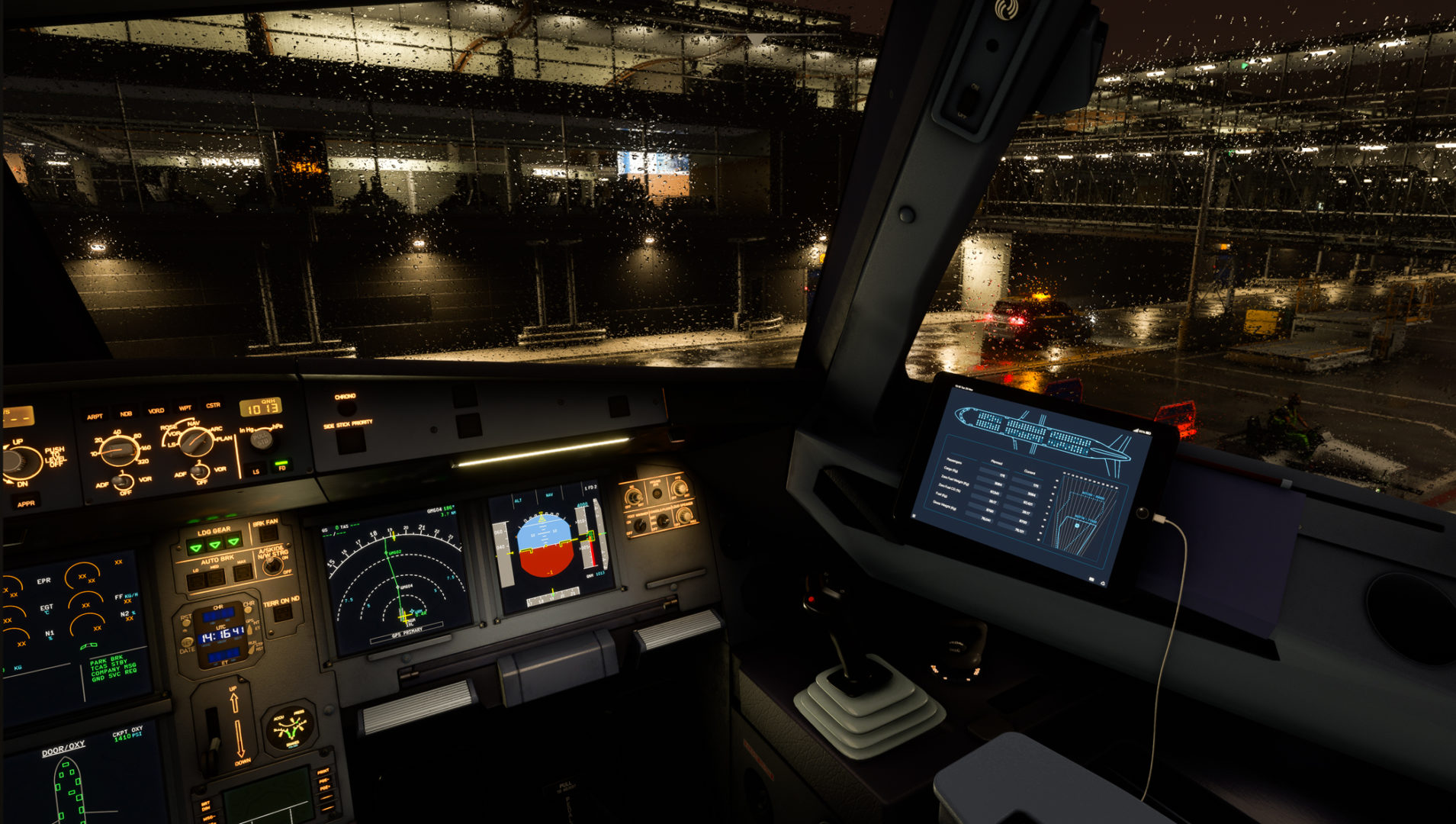This screenshot has width=1456, height=824.
Task: Toggle the TERR ON ND button
Action: (283, 613)
